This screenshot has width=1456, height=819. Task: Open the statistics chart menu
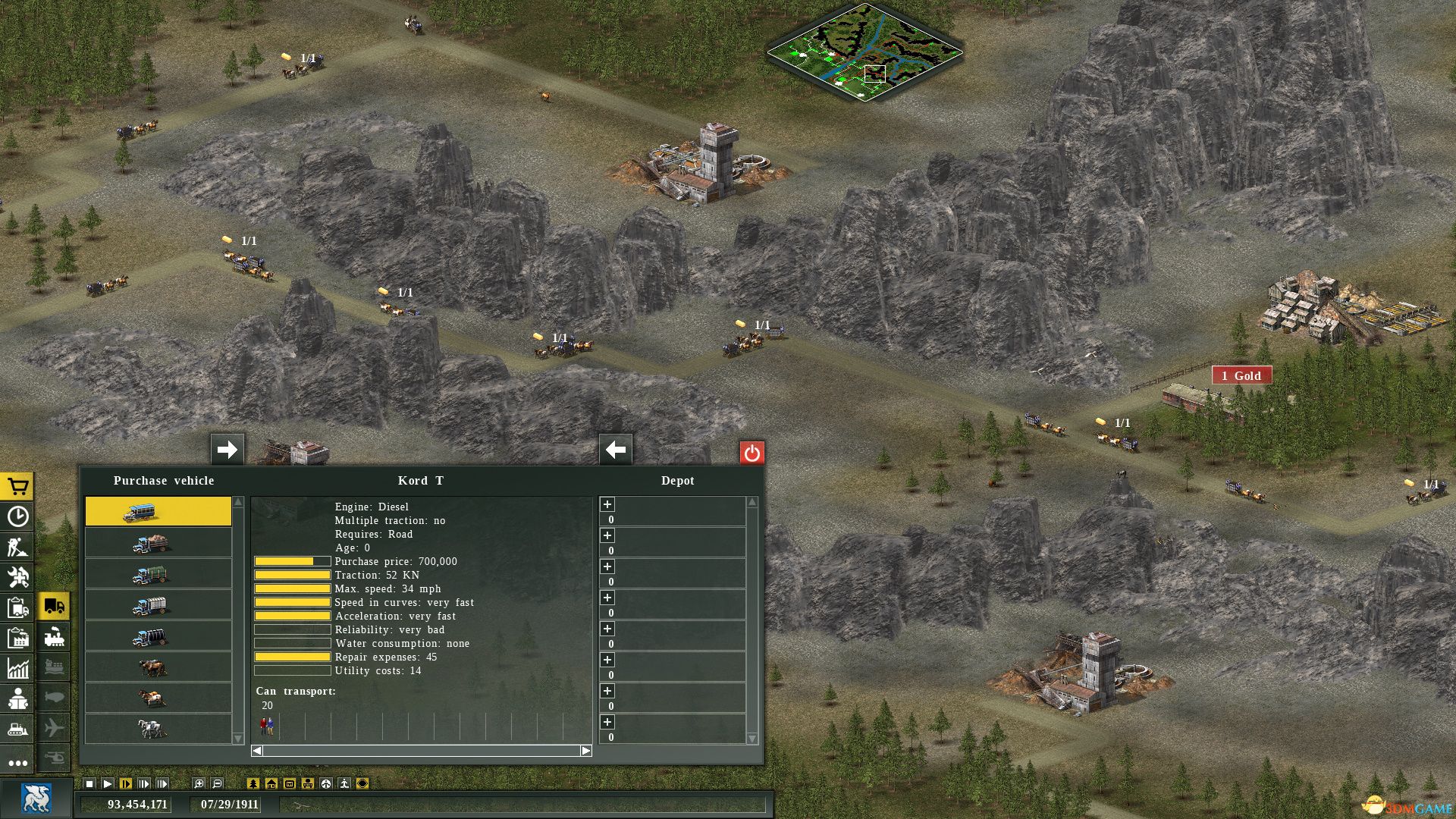tap(17, 668)
